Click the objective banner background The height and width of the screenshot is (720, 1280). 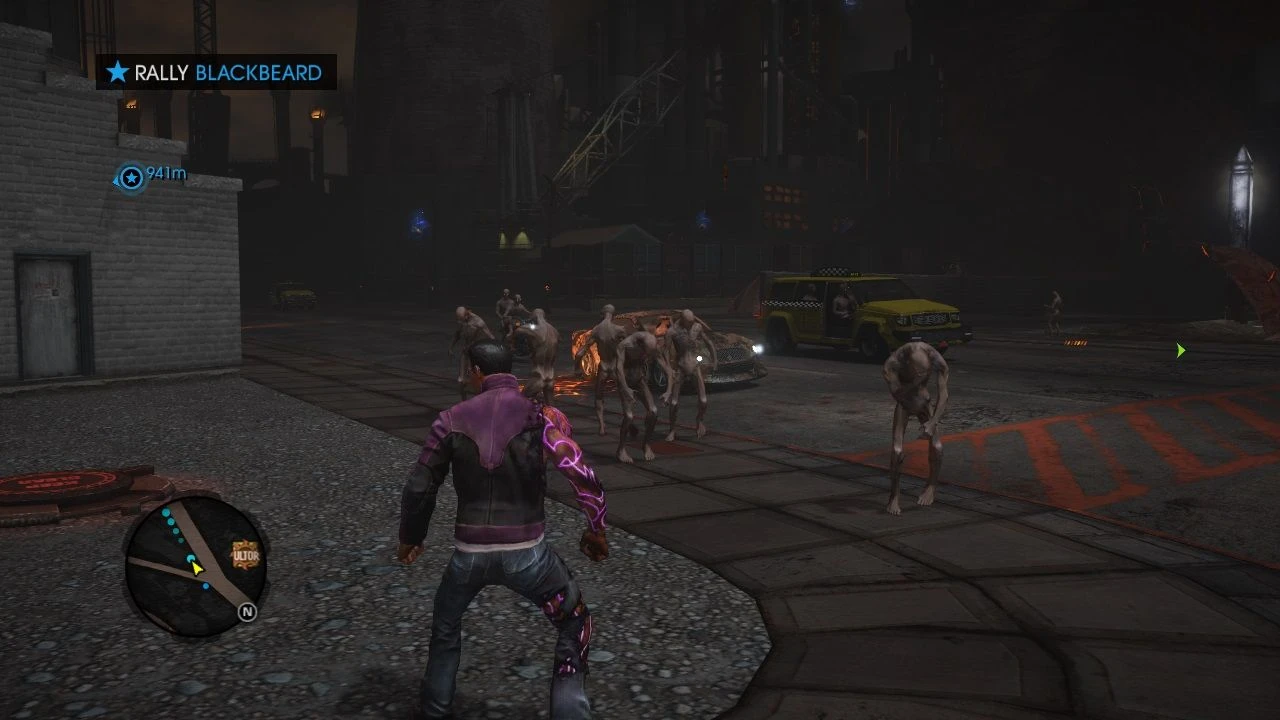click(215, 72)
